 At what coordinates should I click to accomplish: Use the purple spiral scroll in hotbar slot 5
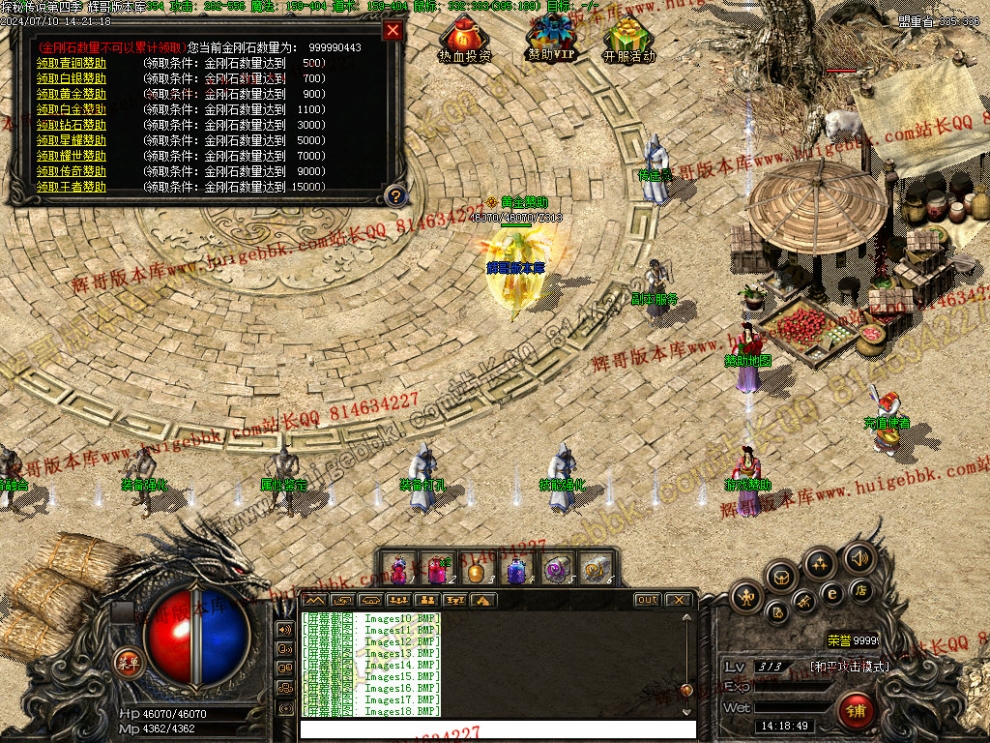tap(556, 570)
